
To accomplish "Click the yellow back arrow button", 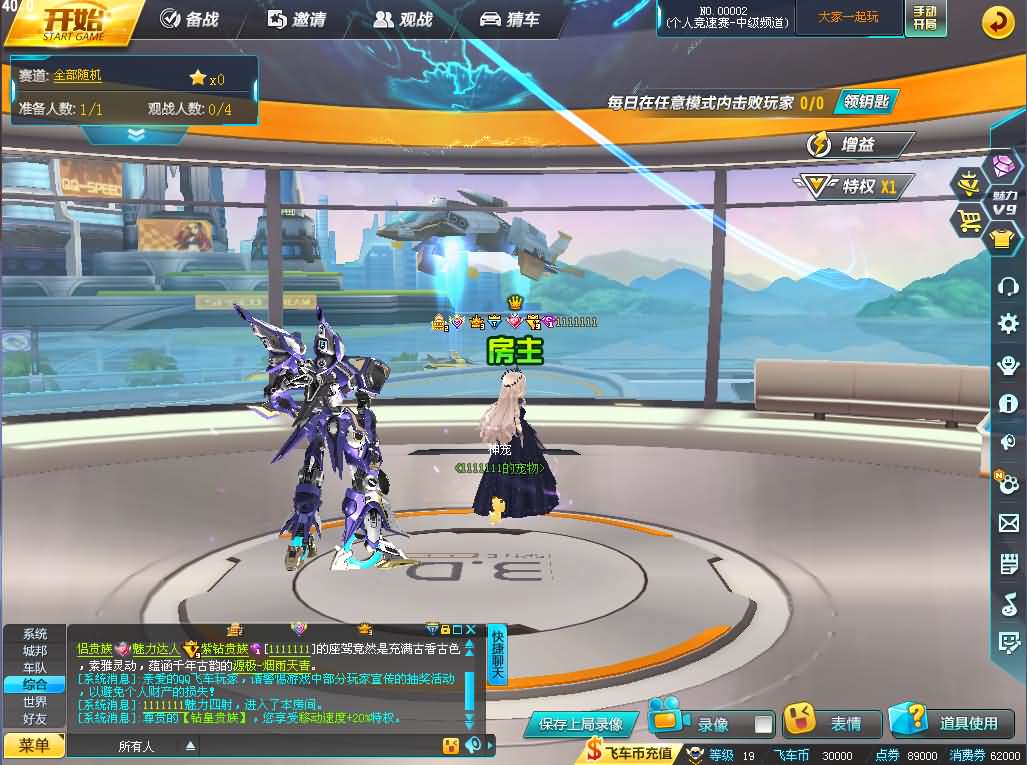I will (997, 22).
